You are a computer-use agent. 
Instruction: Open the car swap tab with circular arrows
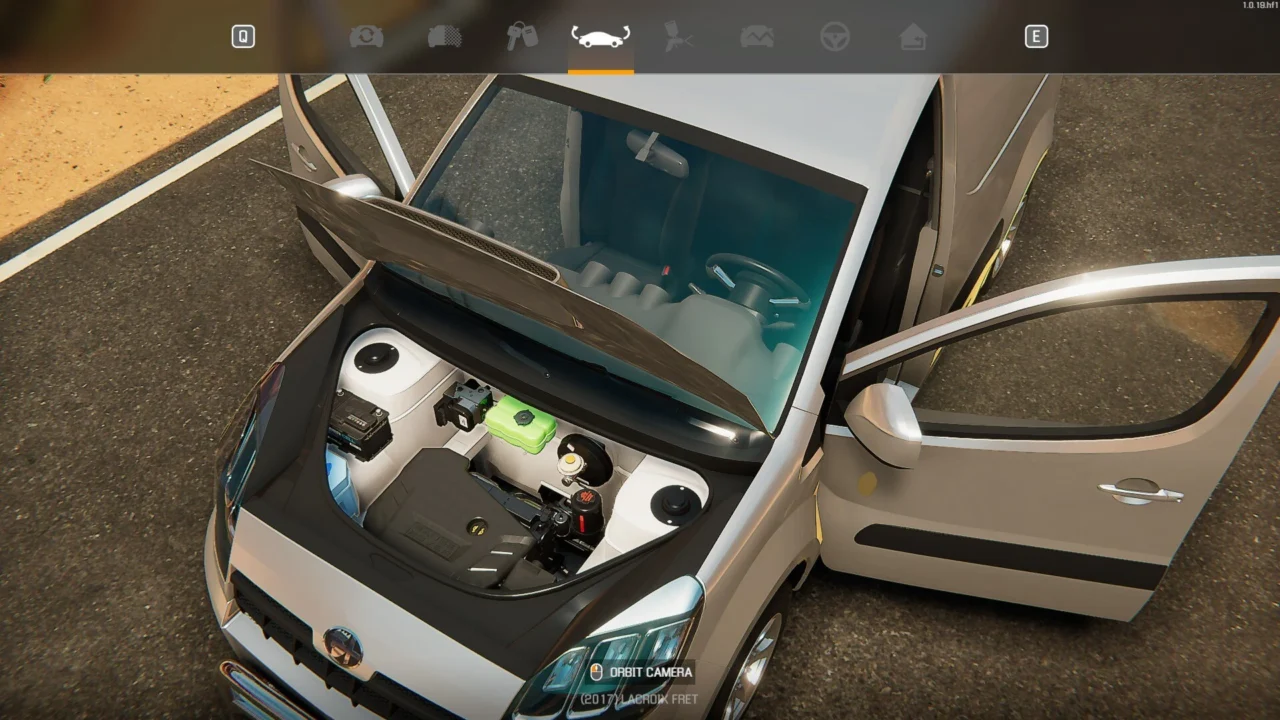point(366,37)
